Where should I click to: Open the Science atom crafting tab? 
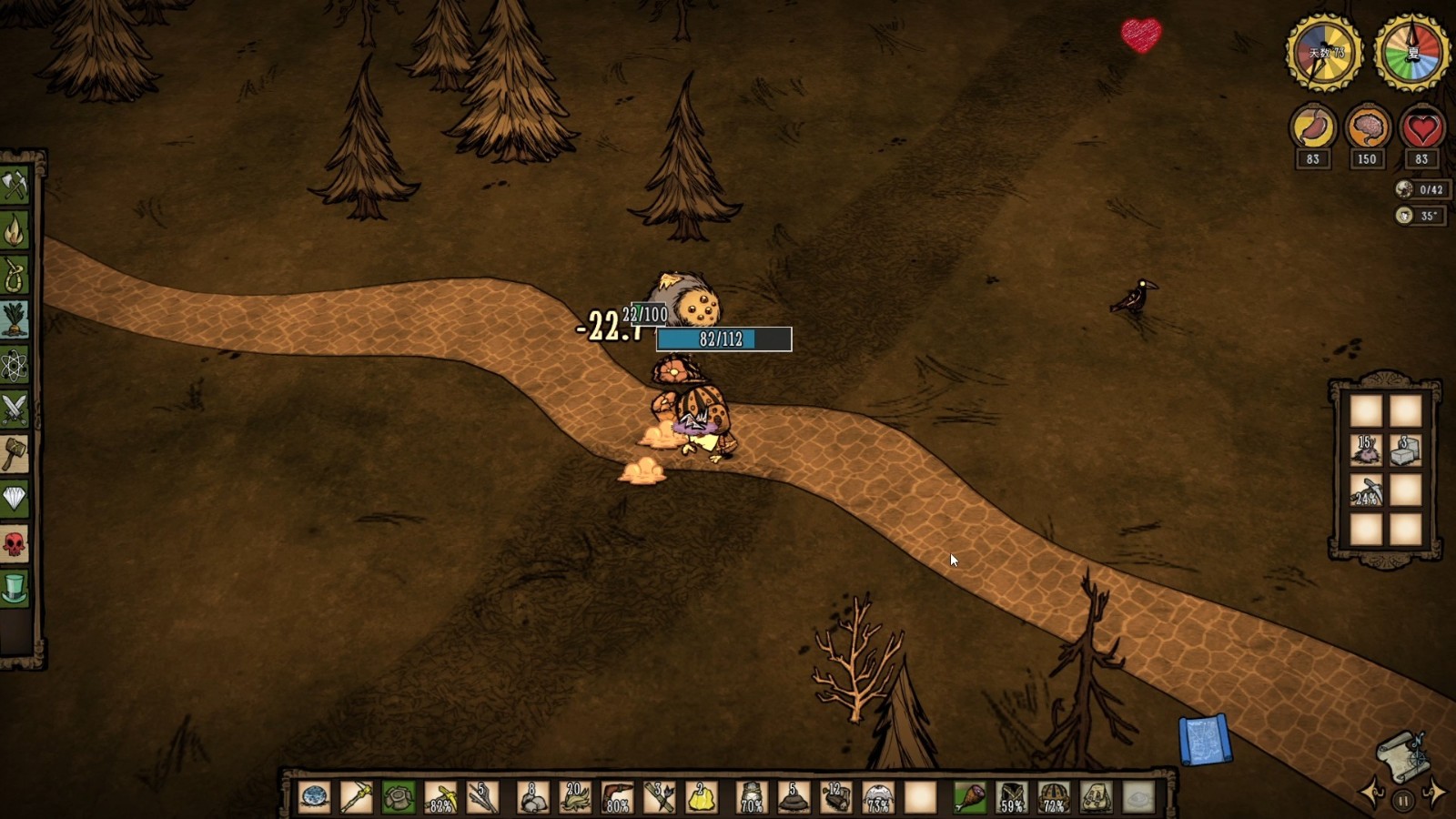15,365
